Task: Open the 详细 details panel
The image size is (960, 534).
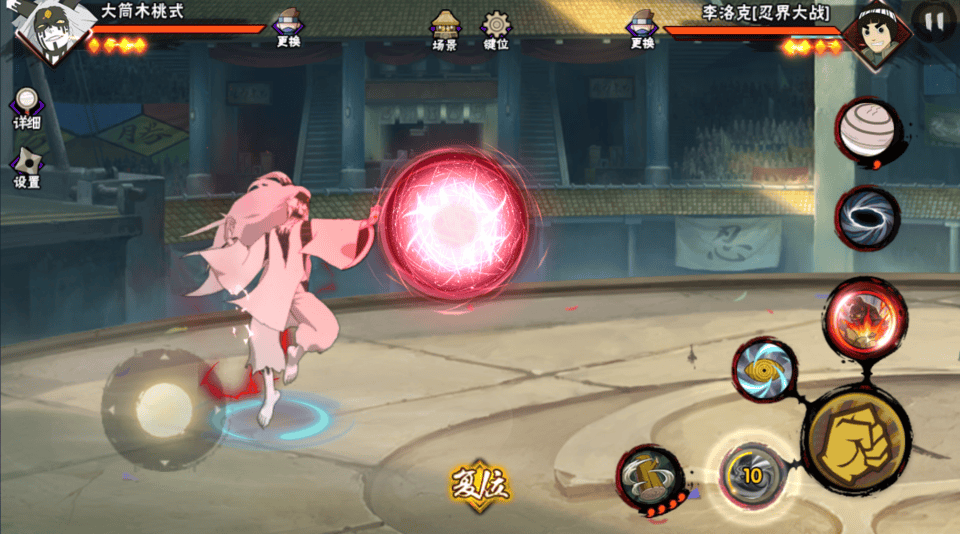Action: pyautogui.click(x=27, y=108)
